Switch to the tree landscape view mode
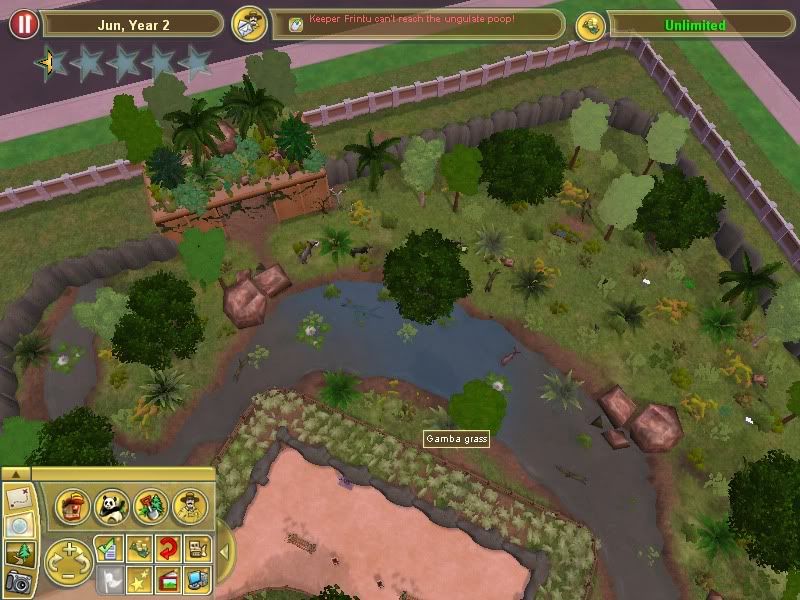The height and width of the screenshot is (600, 800). (x=19, y=553)
